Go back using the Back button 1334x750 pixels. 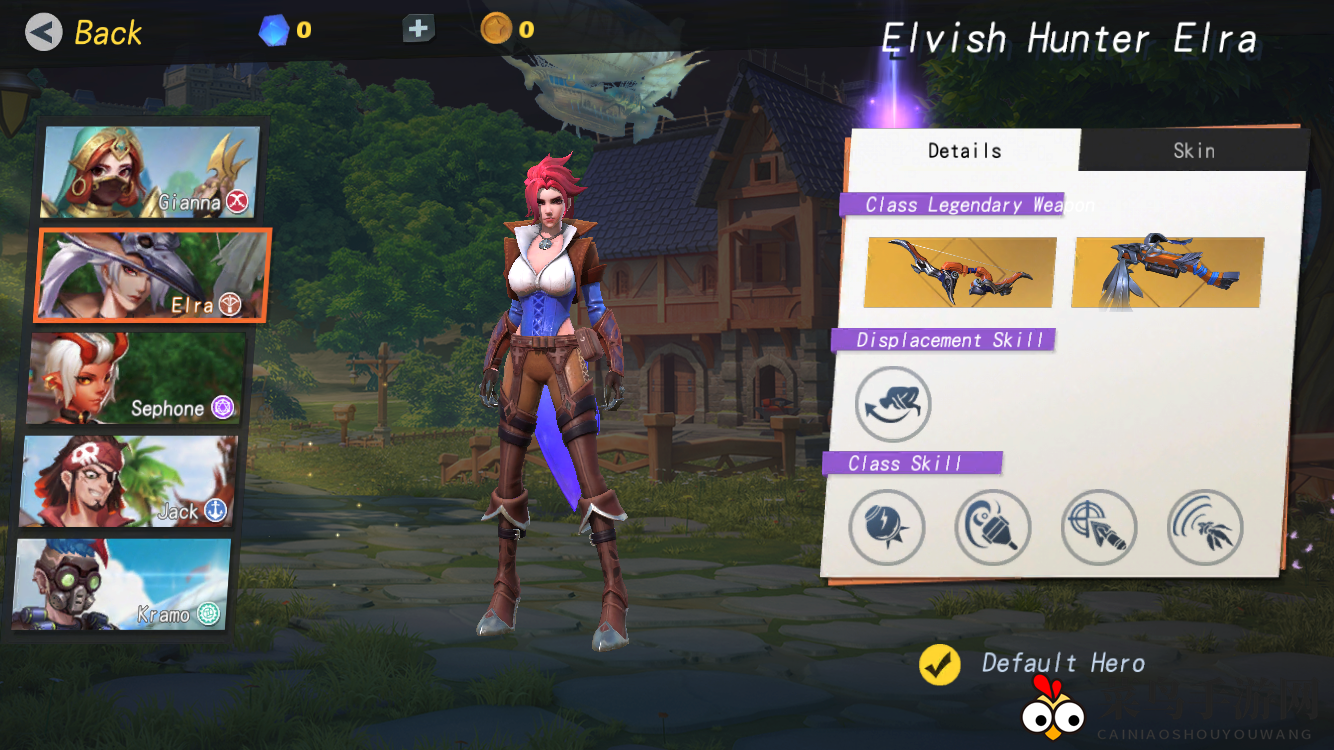(84, 33)
